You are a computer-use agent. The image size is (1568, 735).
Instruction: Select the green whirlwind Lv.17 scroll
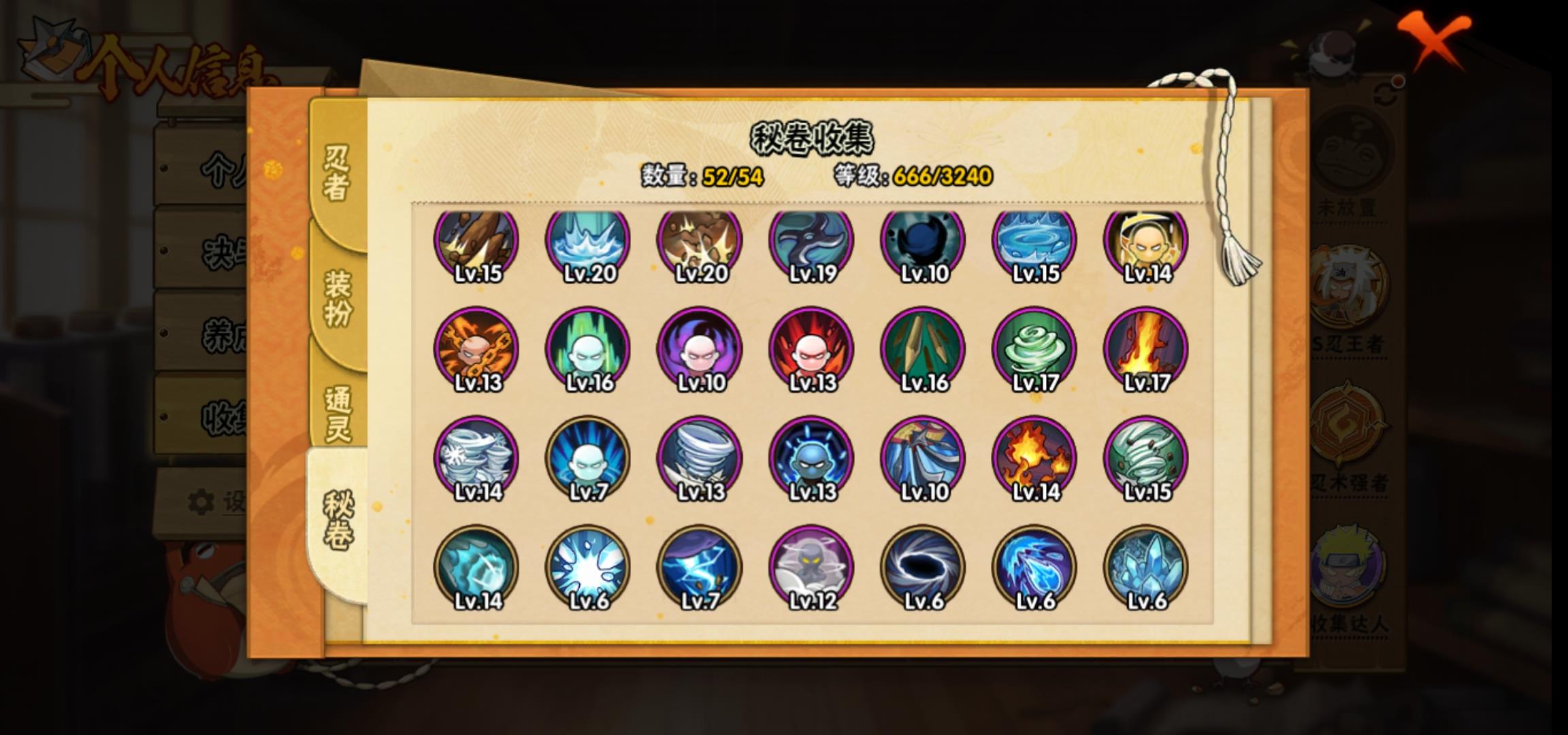(x=1034, y=350)
